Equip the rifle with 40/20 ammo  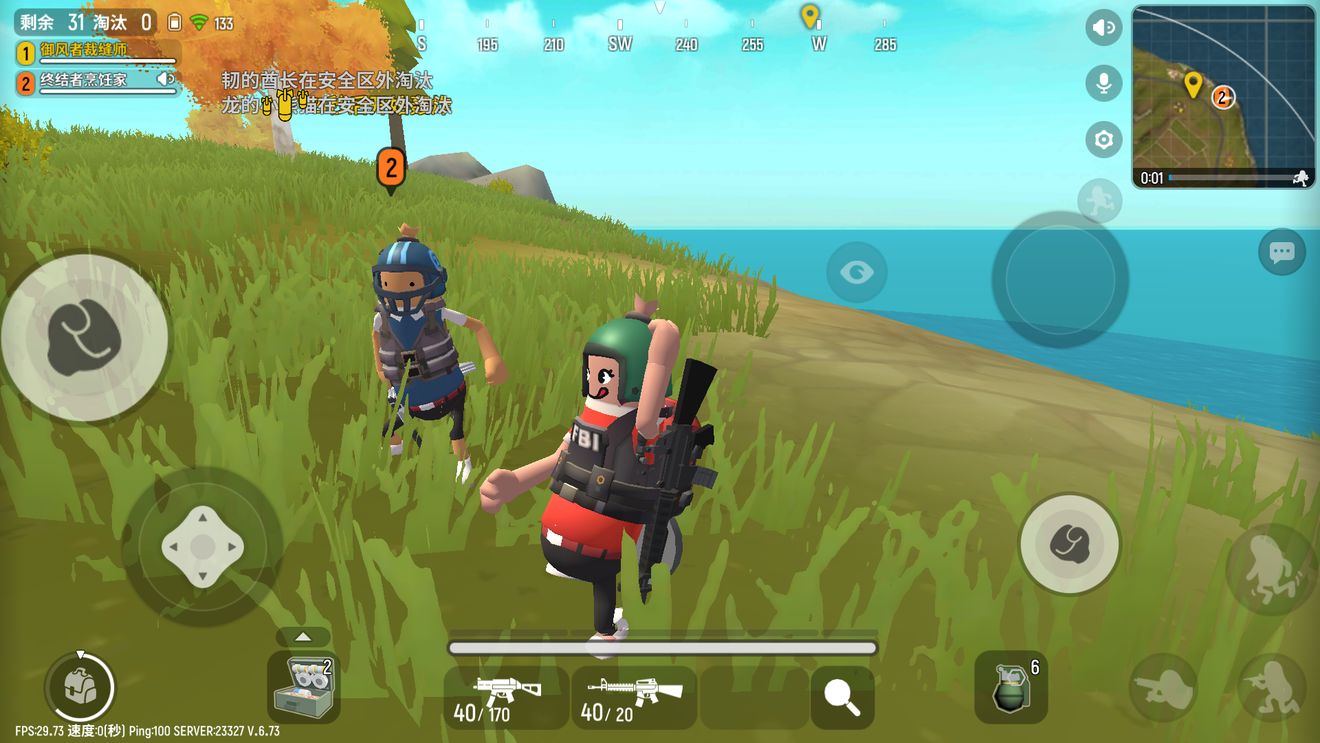tap(634, 697)
